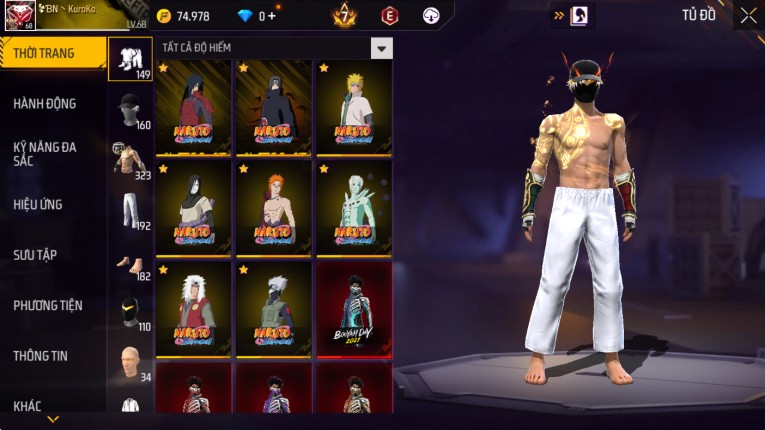Show the Thông Tin tab
Viewport: 765px width, 430px height.
[x=40, y=355]
